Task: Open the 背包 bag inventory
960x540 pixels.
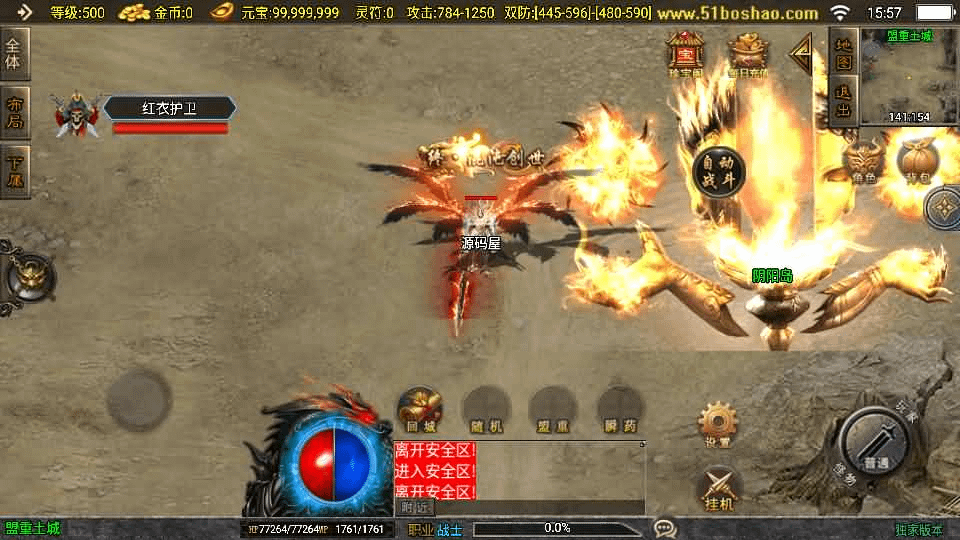Action: point(916,162)
